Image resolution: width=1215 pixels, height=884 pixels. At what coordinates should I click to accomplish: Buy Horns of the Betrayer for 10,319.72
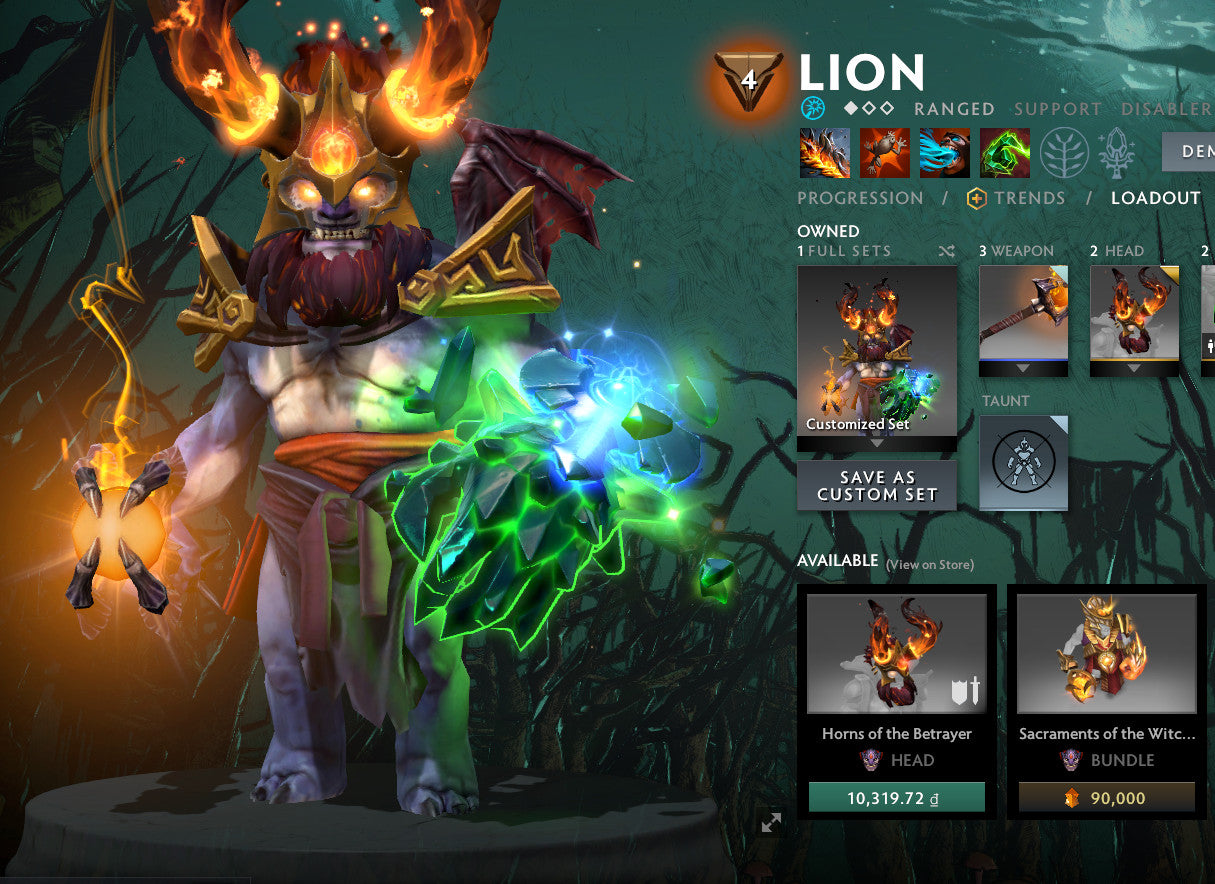pos(896,798)
